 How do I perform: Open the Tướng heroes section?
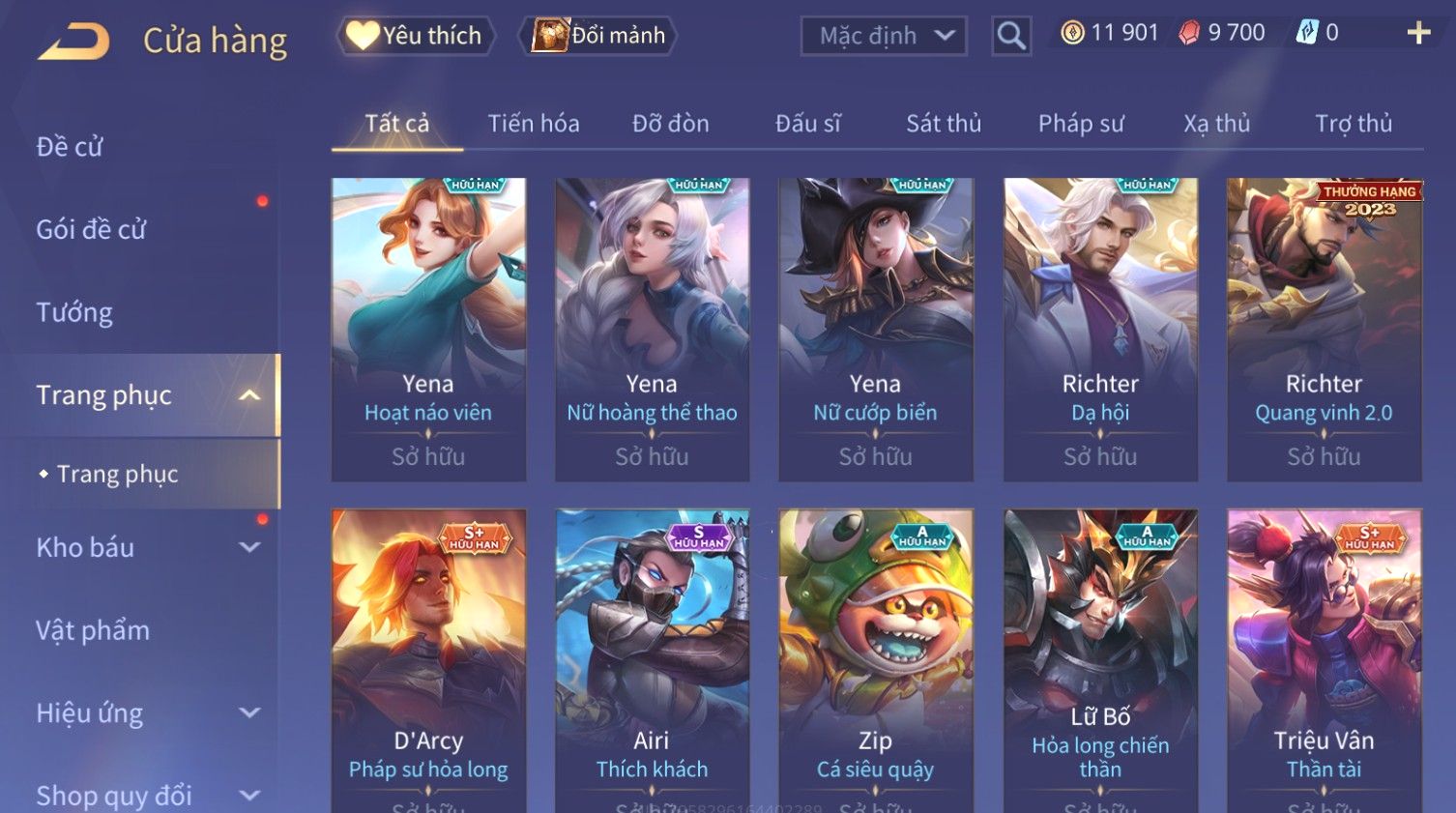(x=74, y=312)
